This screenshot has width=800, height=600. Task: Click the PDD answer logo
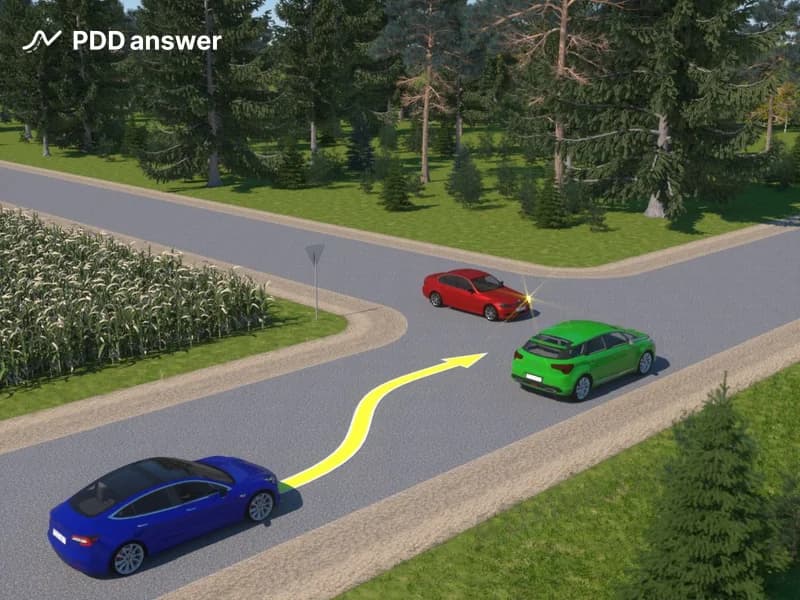121,41
